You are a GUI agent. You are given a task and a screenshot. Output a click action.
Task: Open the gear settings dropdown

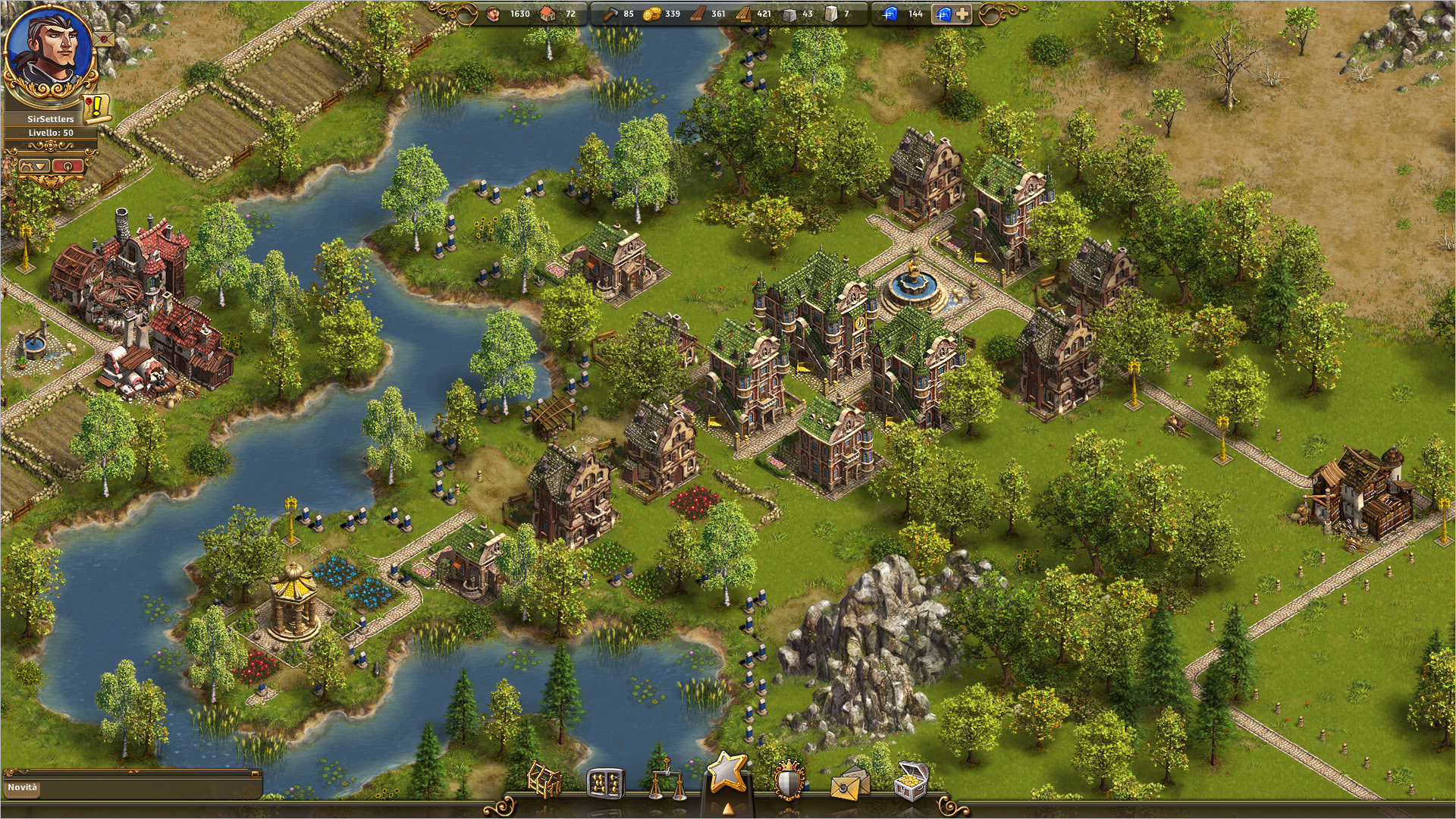pyautogui.click(x=34, y=165)
